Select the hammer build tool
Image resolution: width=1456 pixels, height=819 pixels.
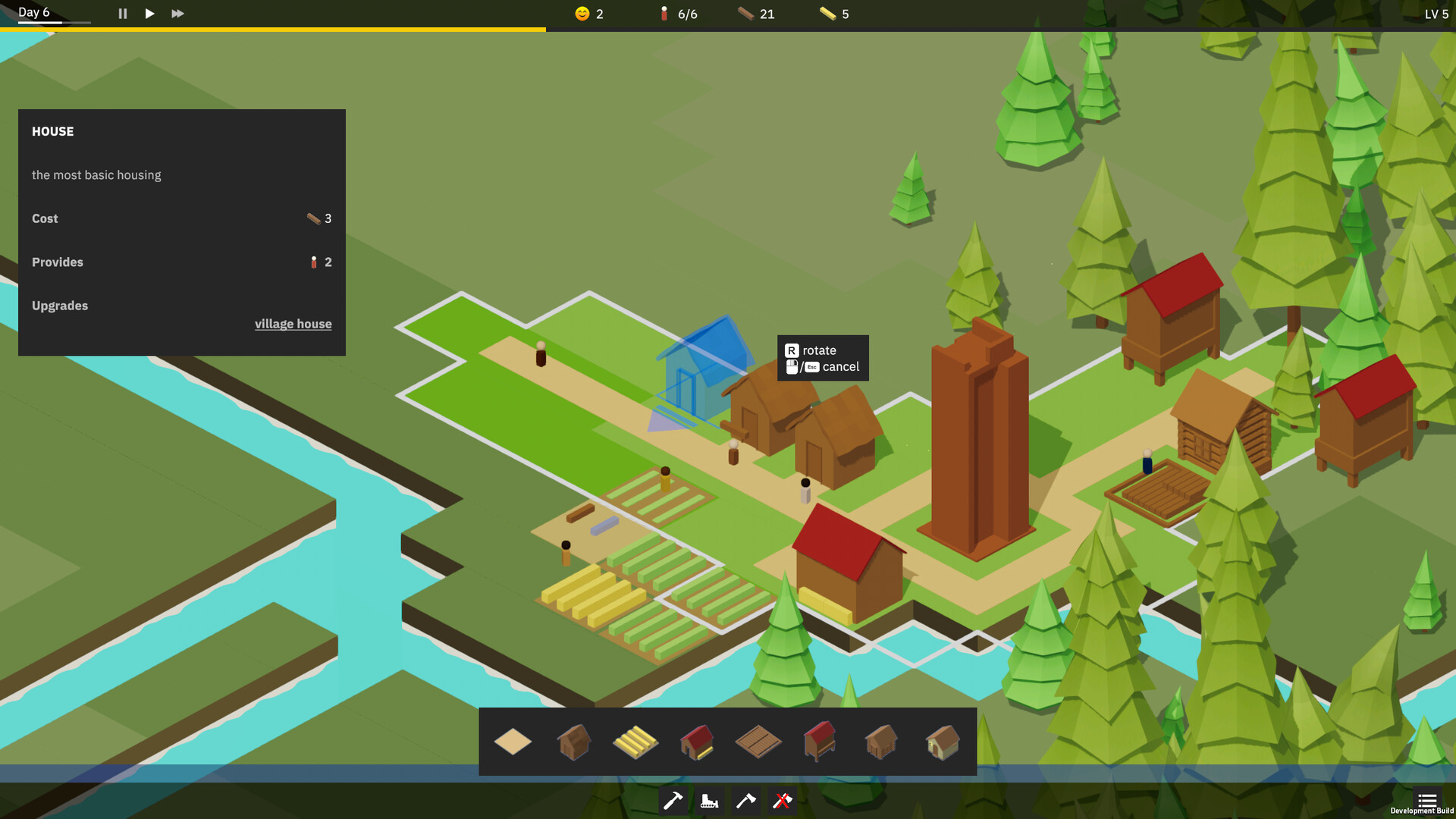point(673,801)
